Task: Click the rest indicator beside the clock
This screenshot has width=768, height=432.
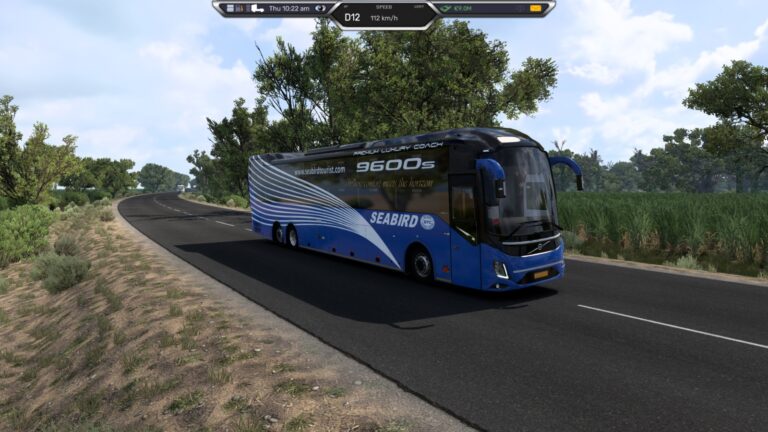Action: tap(321, 8)
